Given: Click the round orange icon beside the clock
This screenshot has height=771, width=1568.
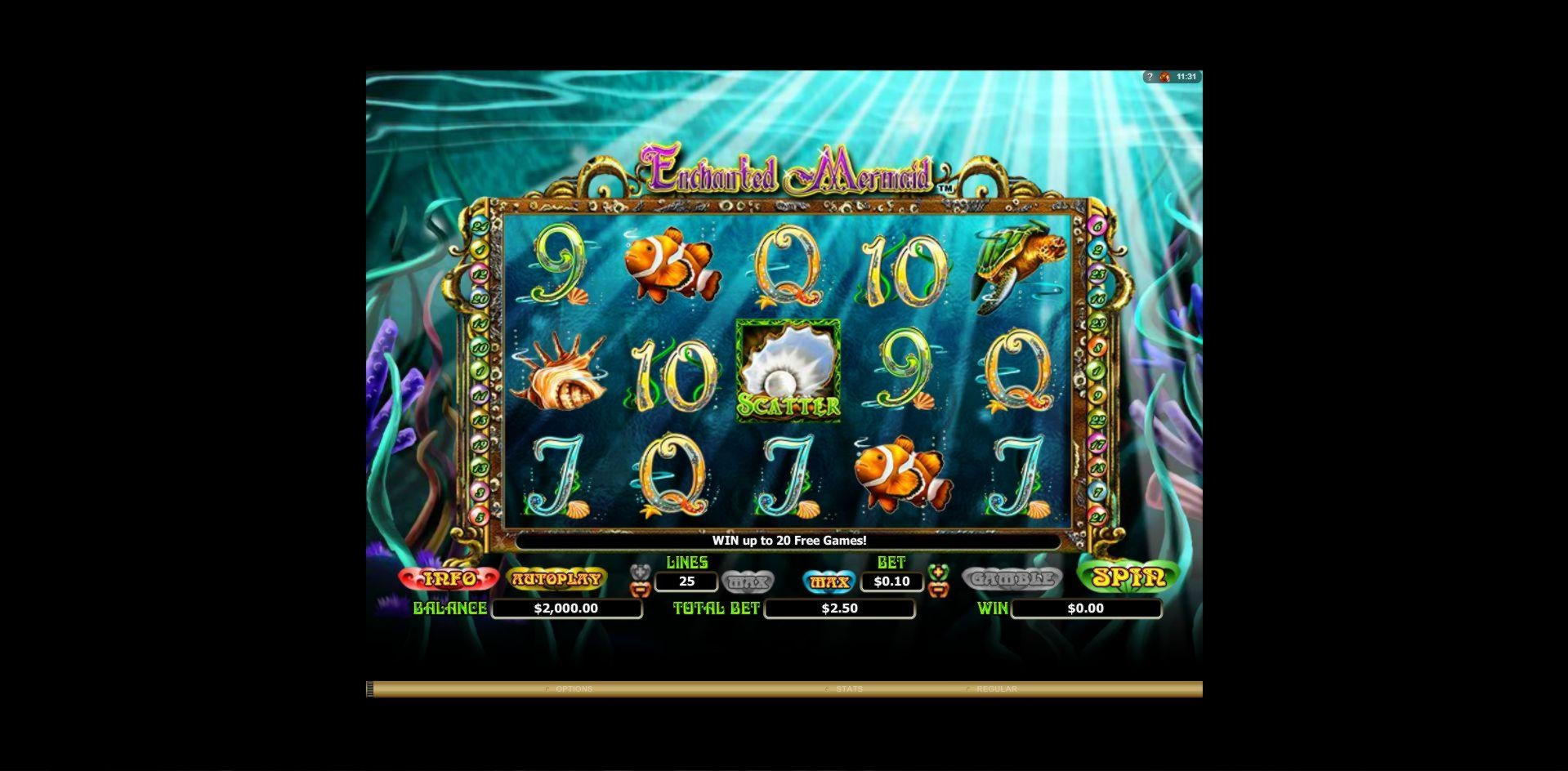Looking at the screenshot, I should (1164, 77).
